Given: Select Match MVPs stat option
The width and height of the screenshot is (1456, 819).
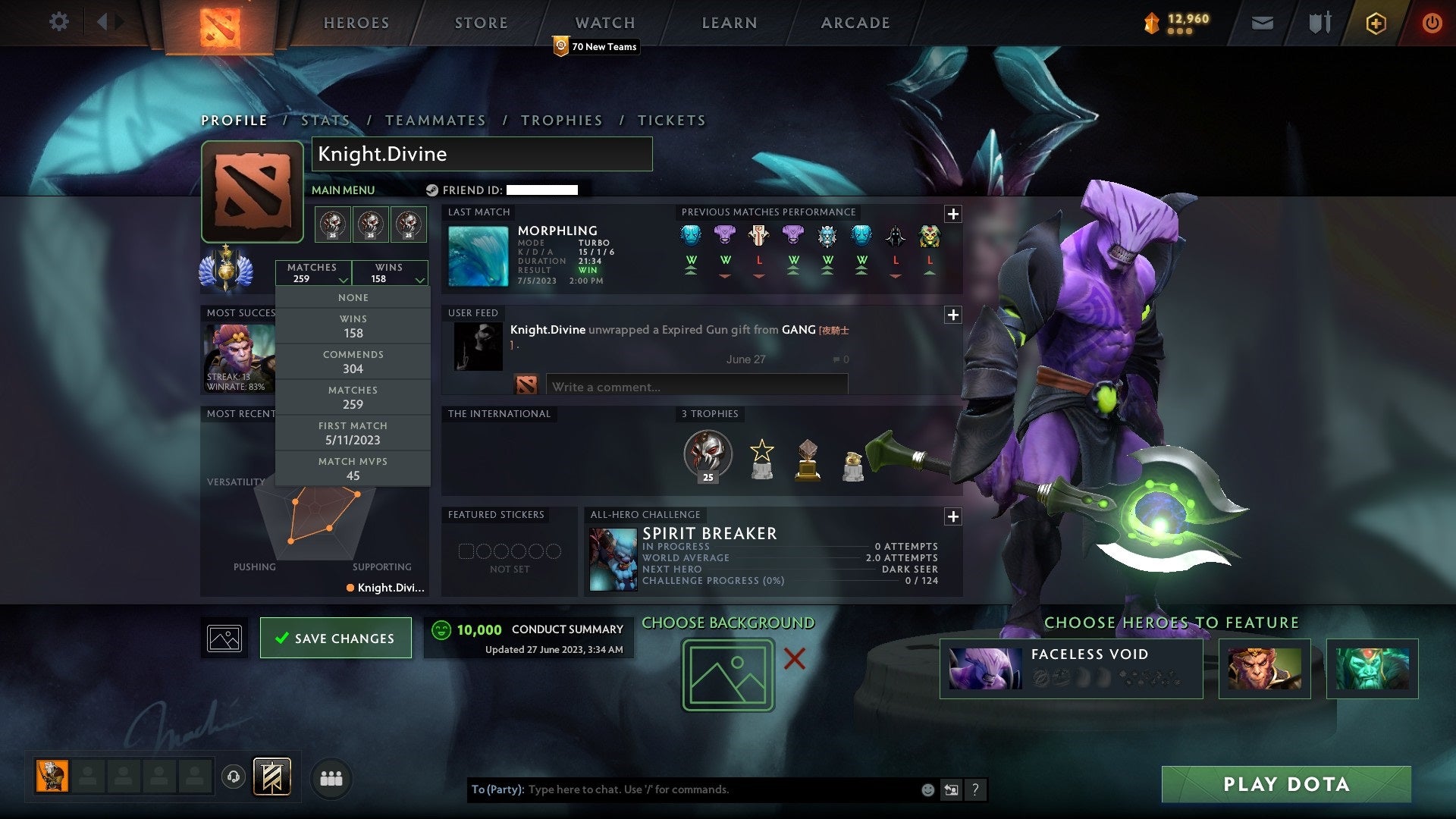Looking at the screenshot, I should (353, 468).
